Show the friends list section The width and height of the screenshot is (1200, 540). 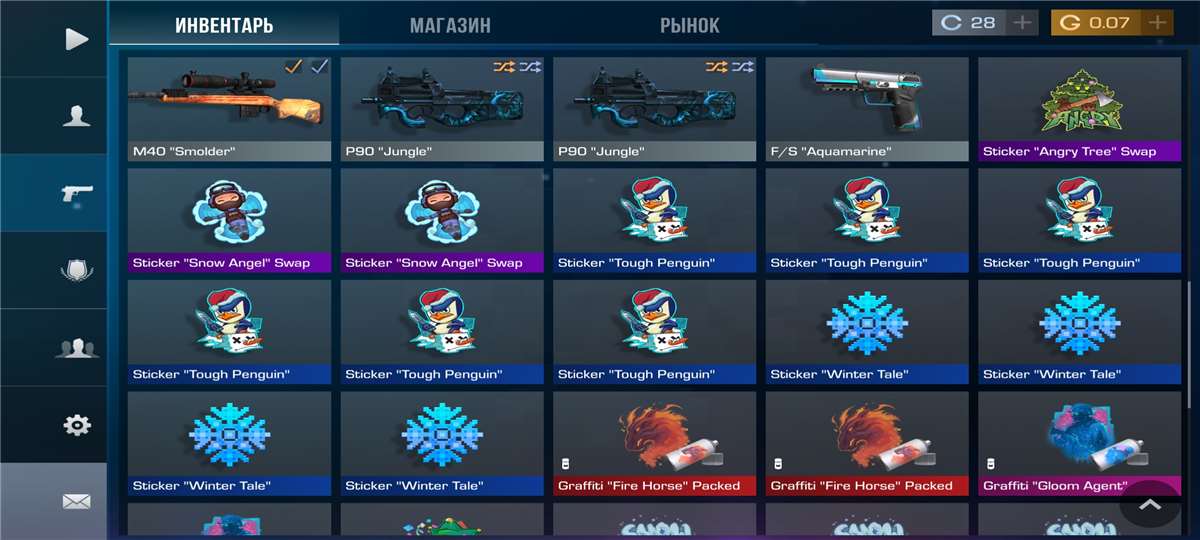point(76,348)
